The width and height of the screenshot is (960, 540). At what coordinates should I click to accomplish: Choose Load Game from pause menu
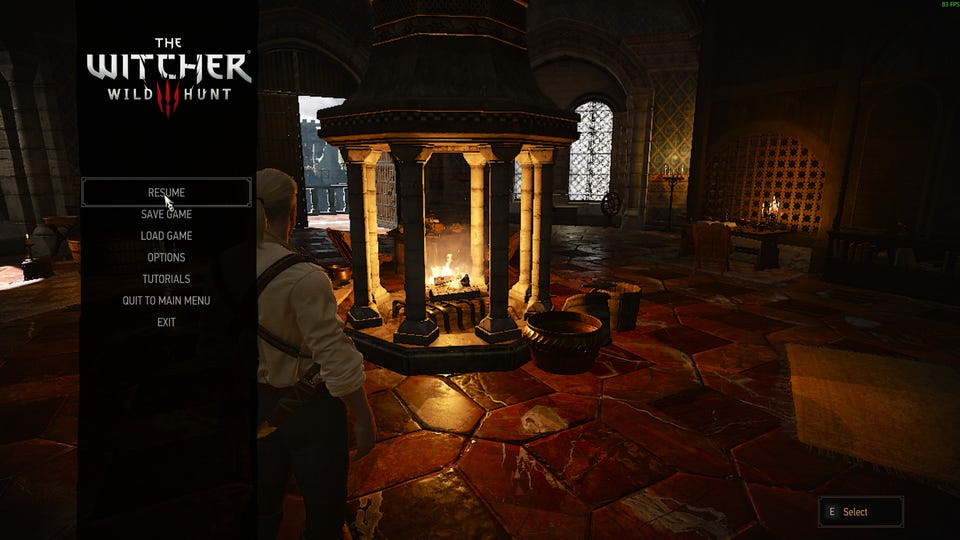click(166, 236)
